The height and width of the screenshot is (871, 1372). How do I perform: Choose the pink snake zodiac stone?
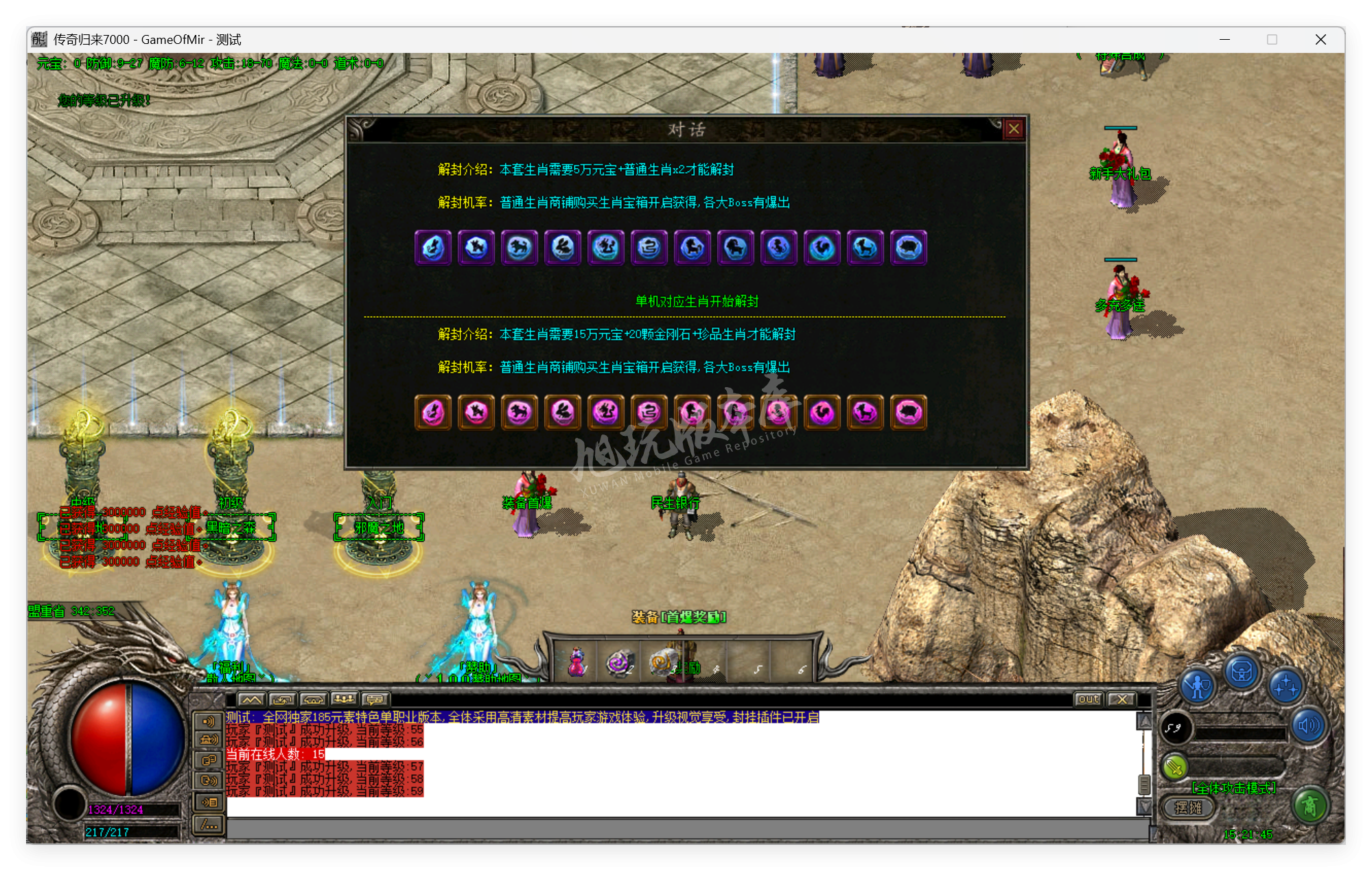pyautogui.click(x=649, y=413)
